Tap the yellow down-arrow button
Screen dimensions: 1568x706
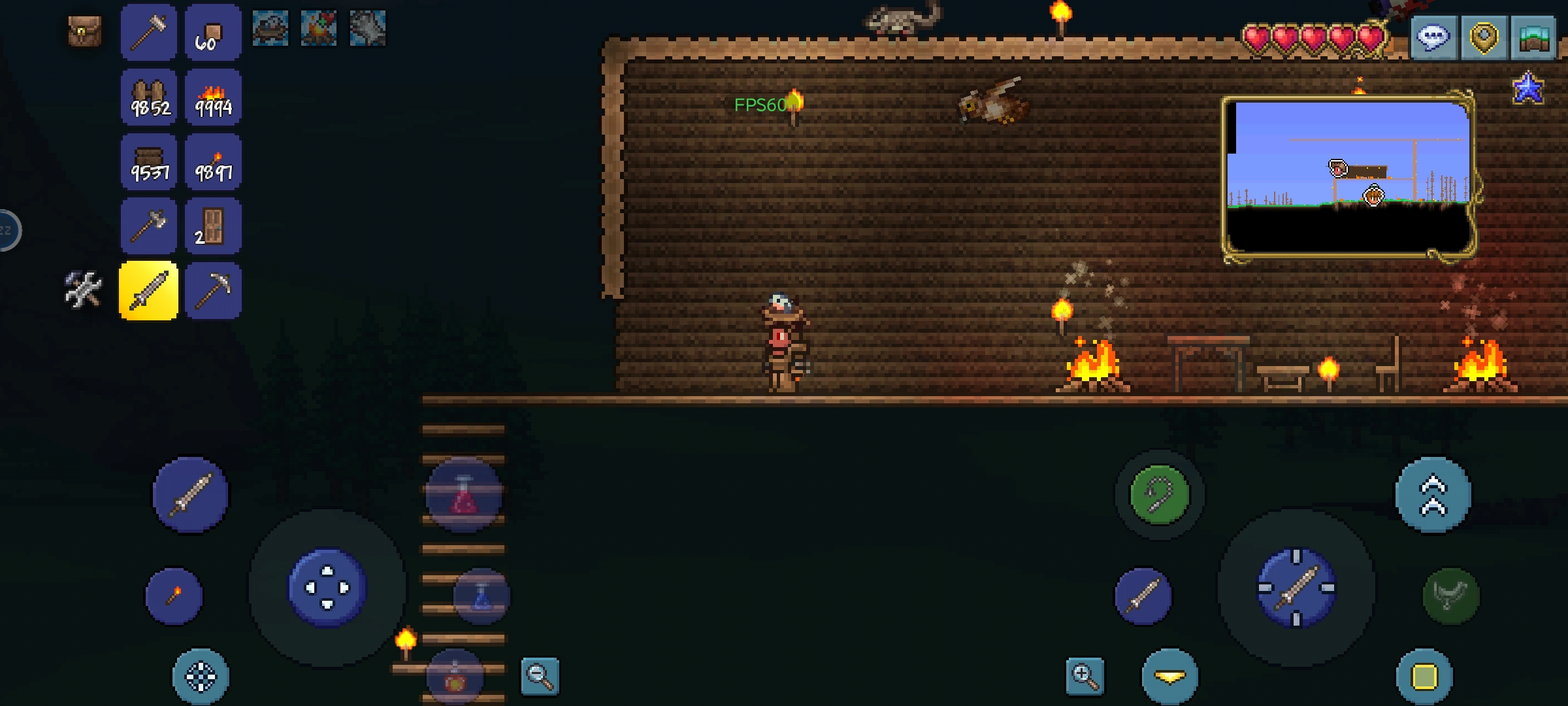pos(1169,677)
